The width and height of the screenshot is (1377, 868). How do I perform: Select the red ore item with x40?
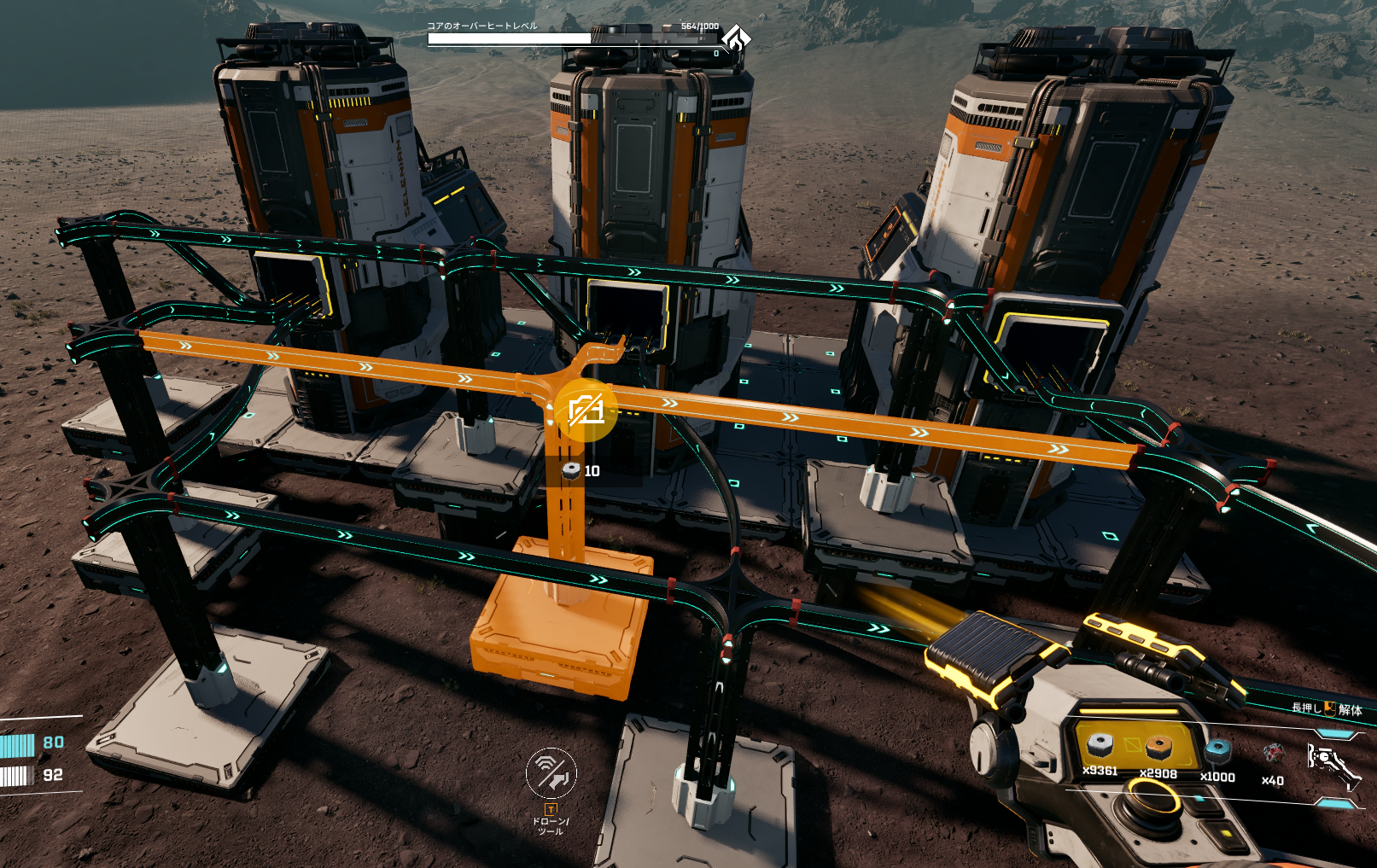click(1273, 754)
